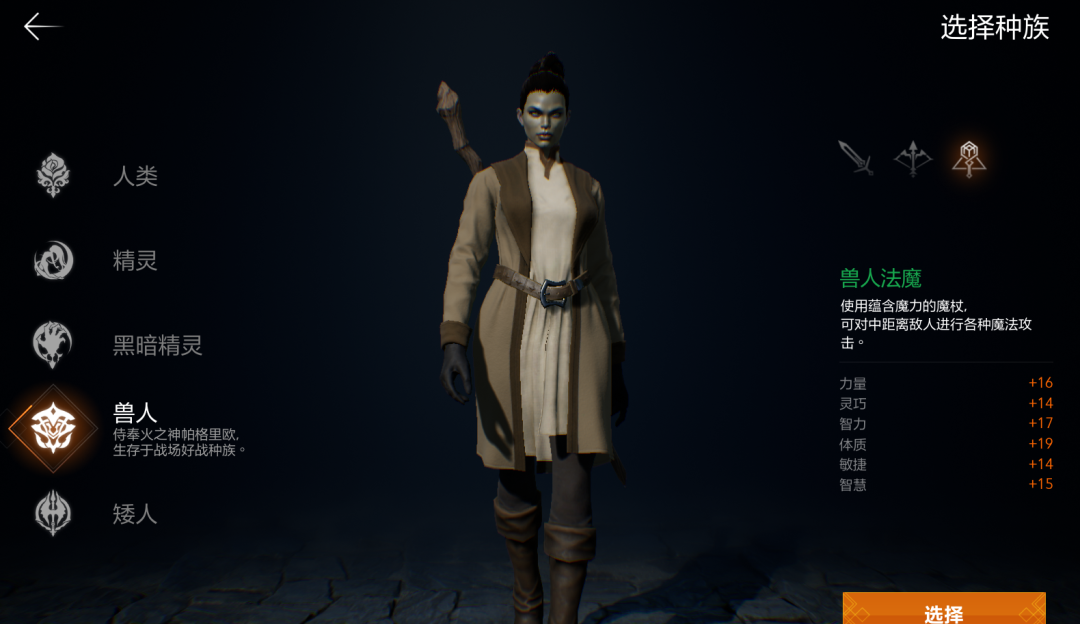Image resolution: width=1080 pixels, height=624 pixels.
Task: Go back with the arrow button
Action: point(42,27)
